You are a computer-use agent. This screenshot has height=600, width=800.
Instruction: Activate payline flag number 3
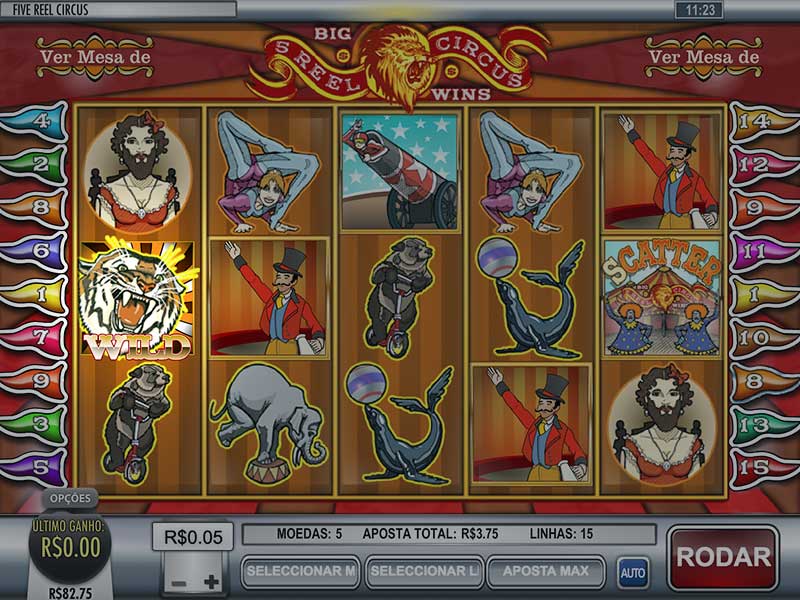coord(40,425)
